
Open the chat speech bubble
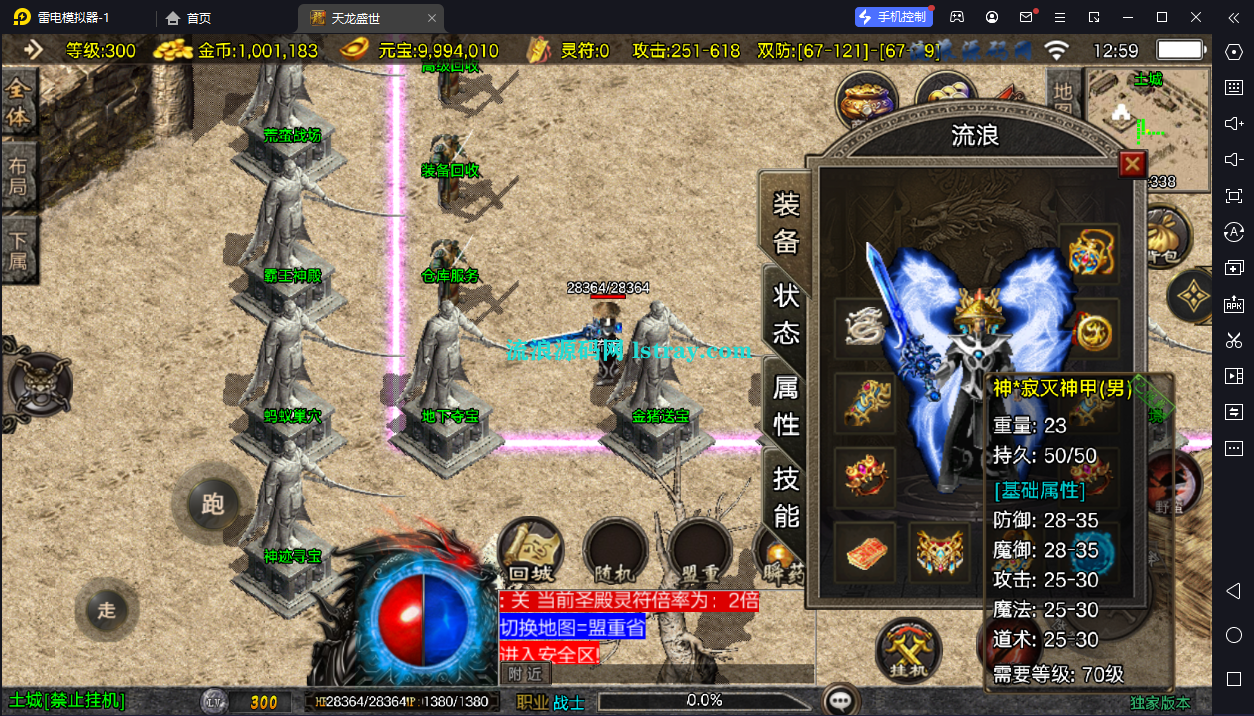843,700
